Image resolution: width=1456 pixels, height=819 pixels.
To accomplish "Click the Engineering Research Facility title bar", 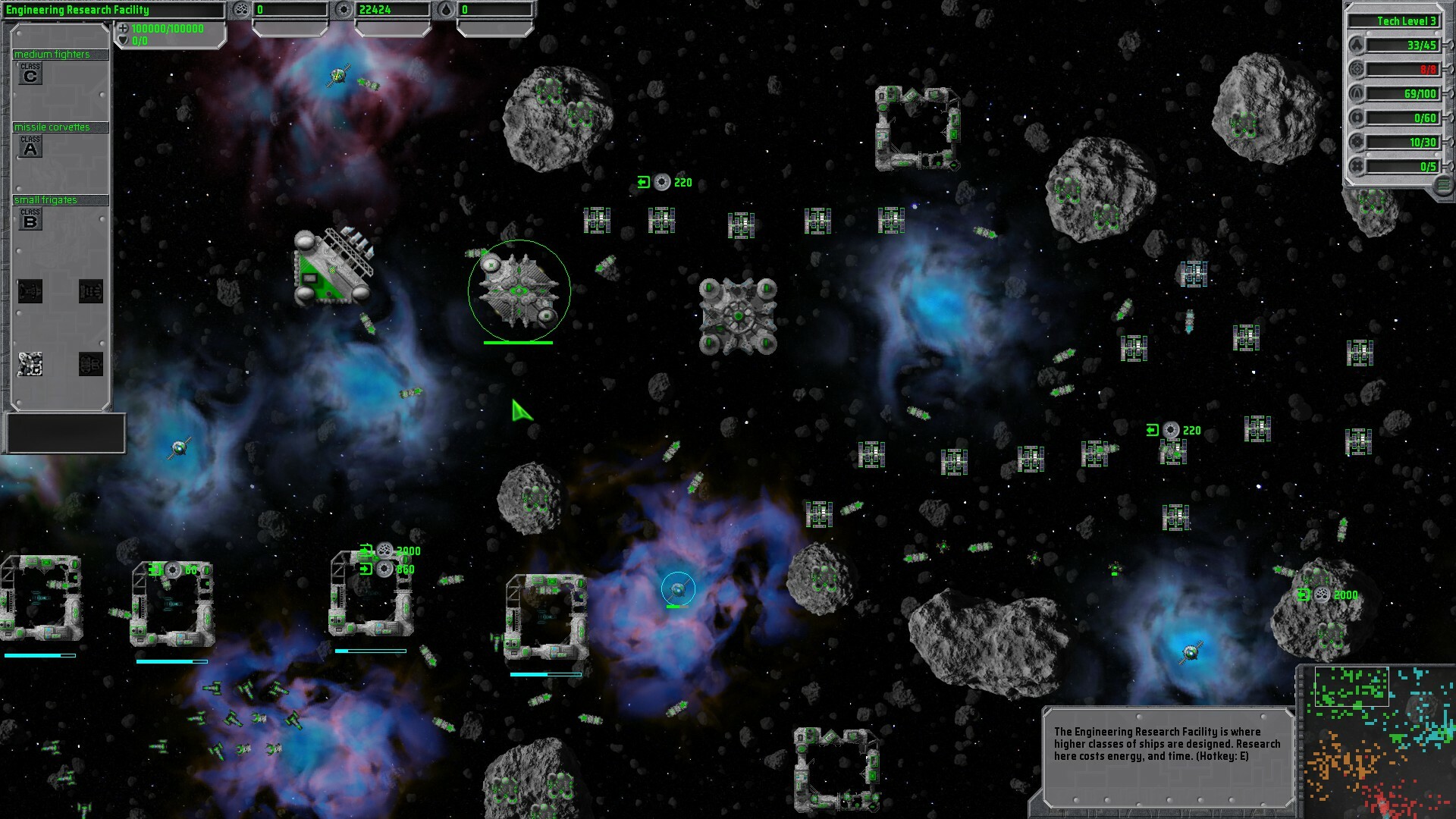I will coord(80,11).
